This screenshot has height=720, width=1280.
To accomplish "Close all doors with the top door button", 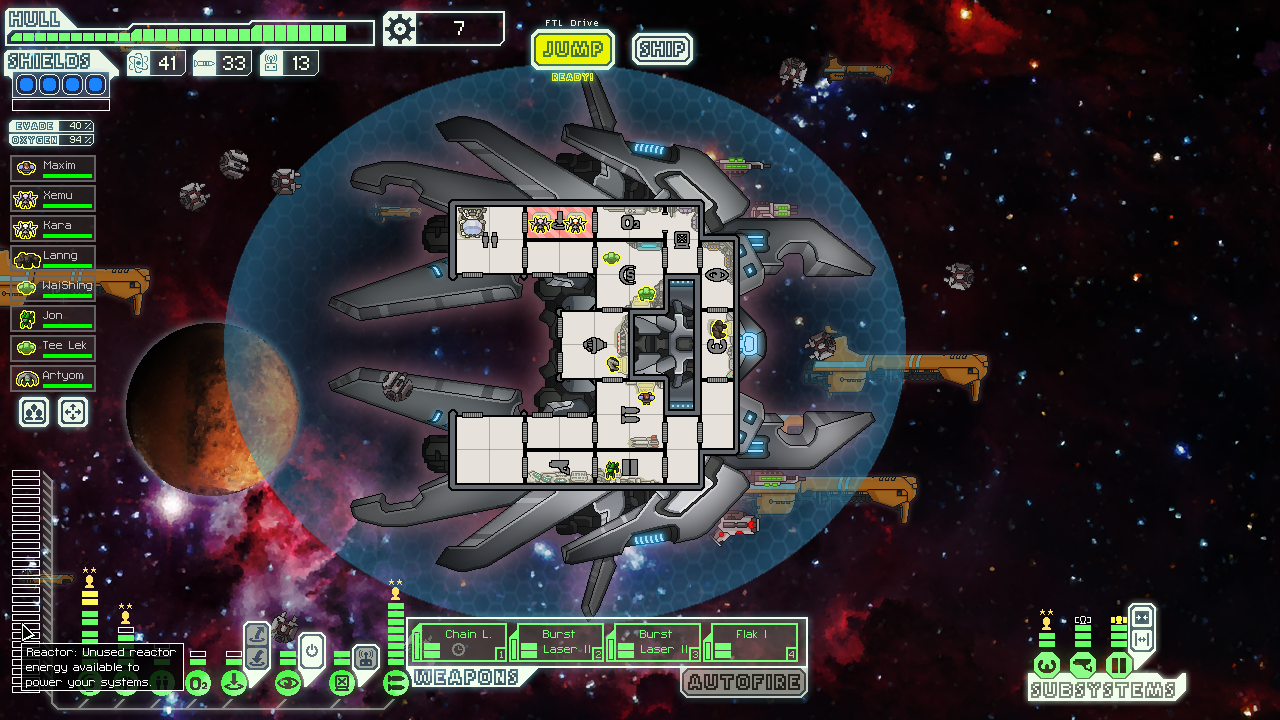I will click(x=1141, y=618).
